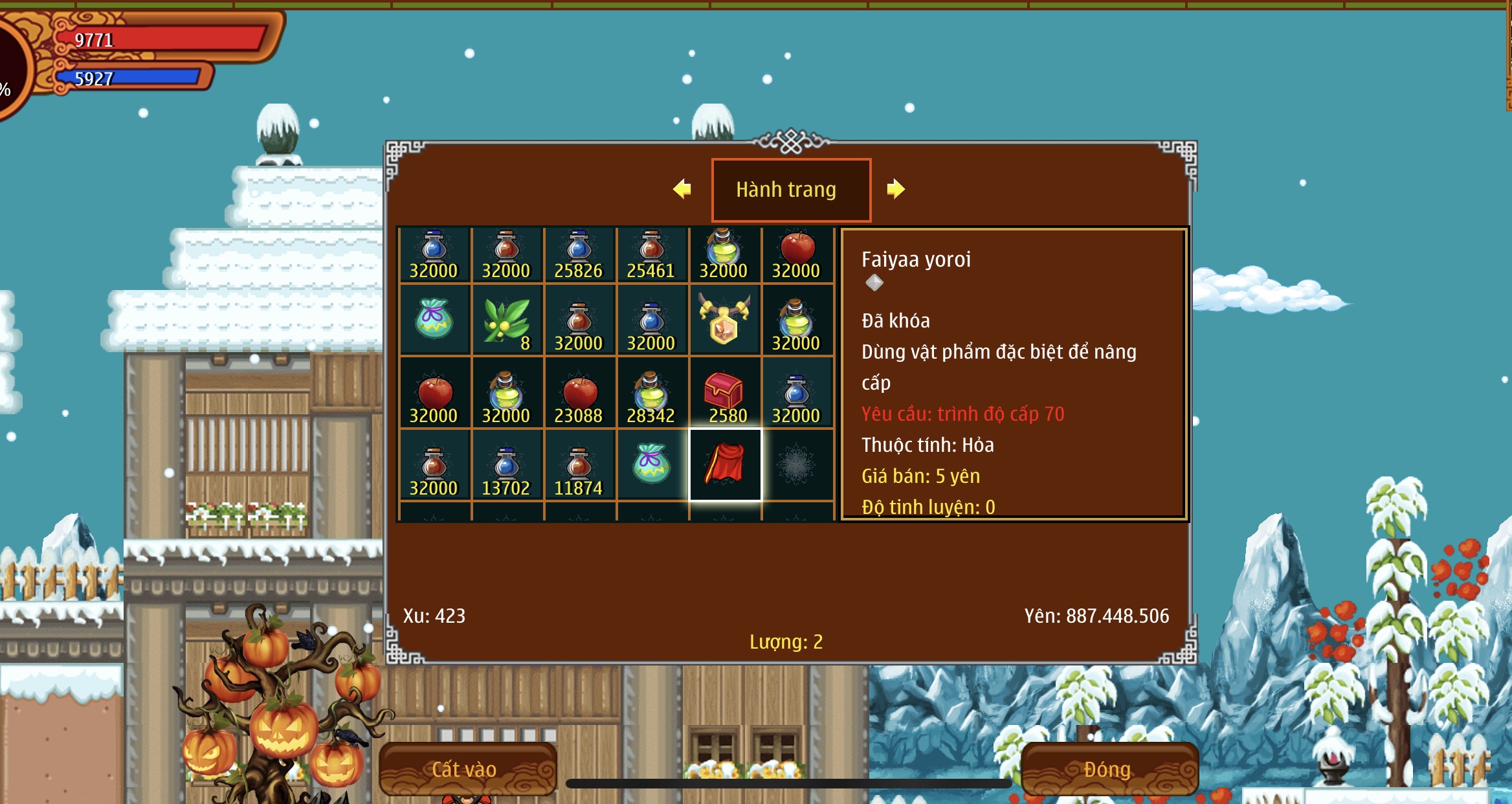The width and height of the screenshot is (1512, 804).
Task: Go to next tab with right arrow
Action: point(896,189)
